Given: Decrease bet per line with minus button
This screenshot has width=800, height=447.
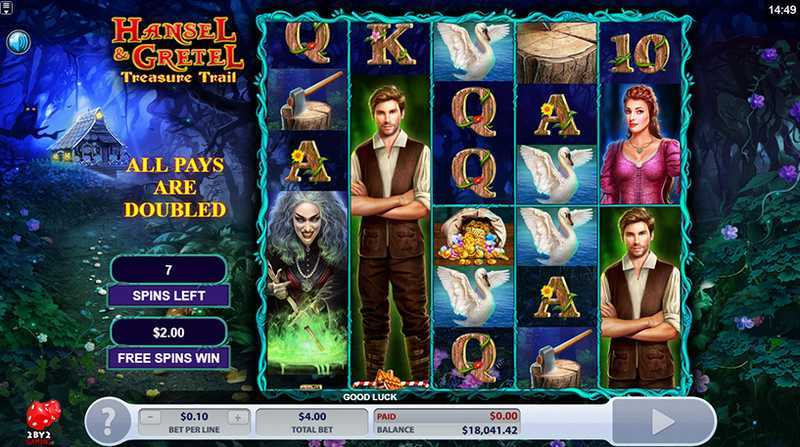Looking at the screenshot, I should (x=151, y=417).
